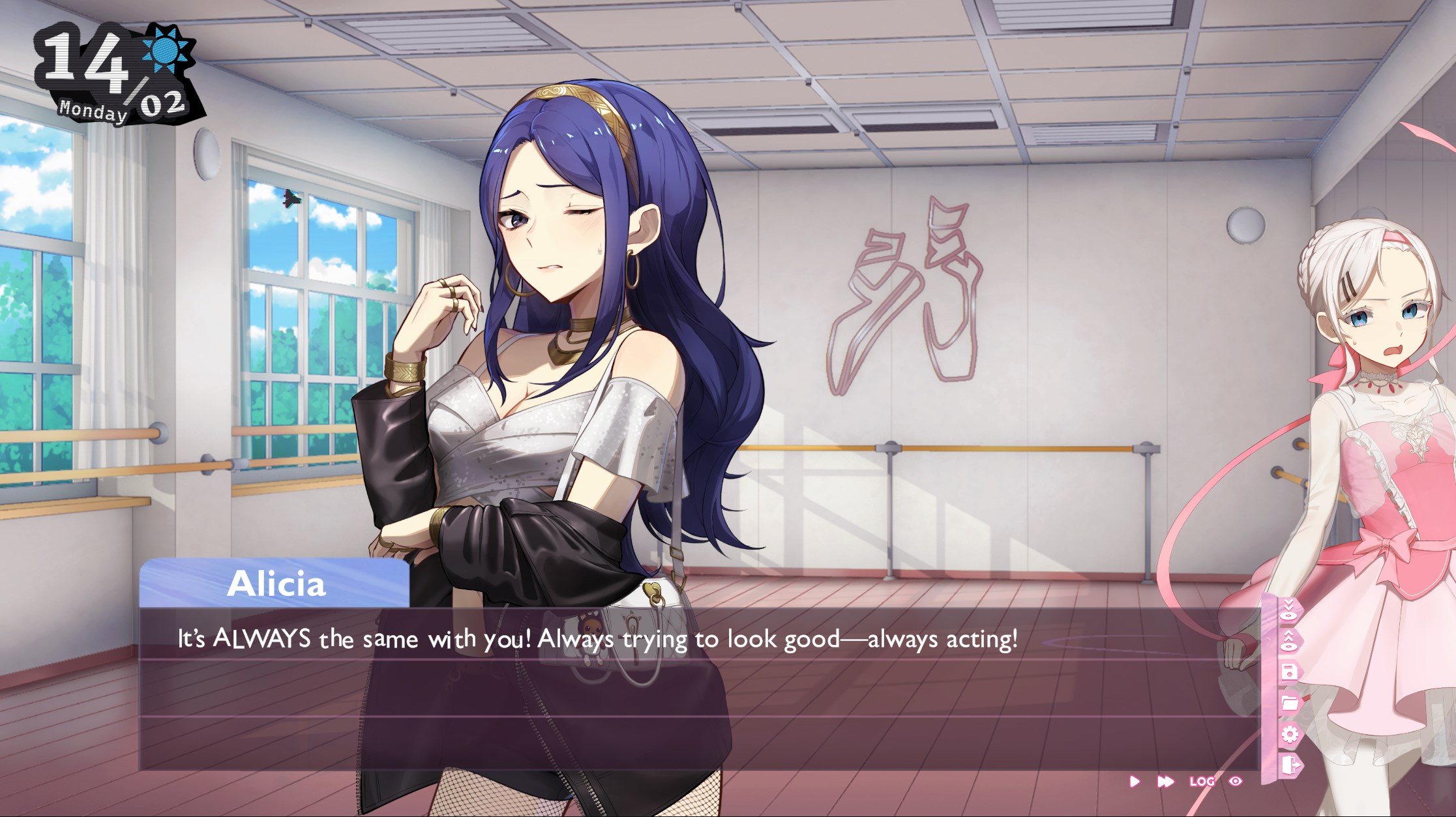
Task: Skip dialogue with the fast-forward button
Action: (1165, 781)
